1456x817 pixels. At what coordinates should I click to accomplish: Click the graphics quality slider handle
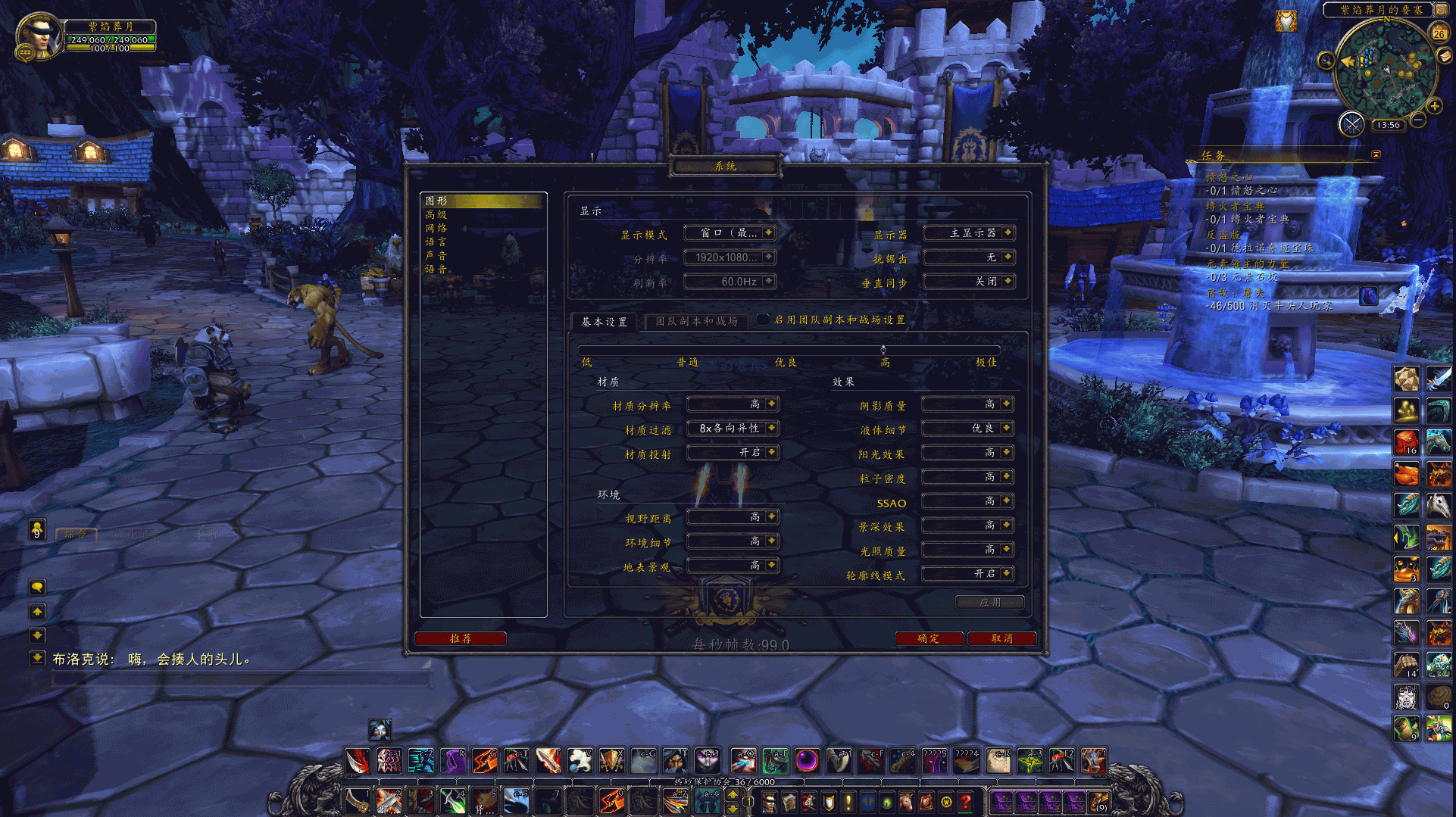[x=883, y=350]
